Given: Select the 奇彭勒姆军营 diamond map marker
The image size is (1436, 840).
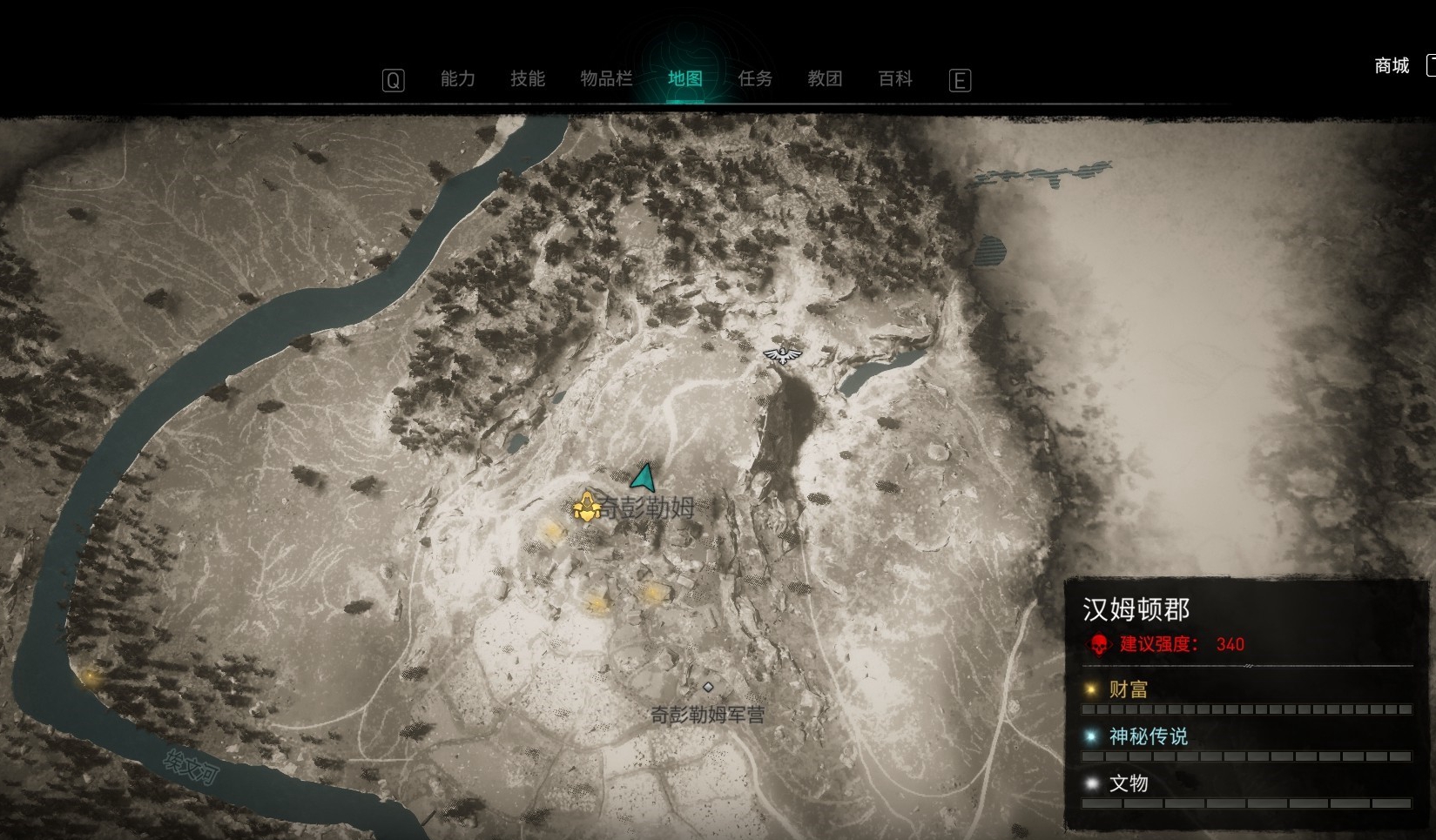Looking at the screenshot, I should tap(708, 688).
